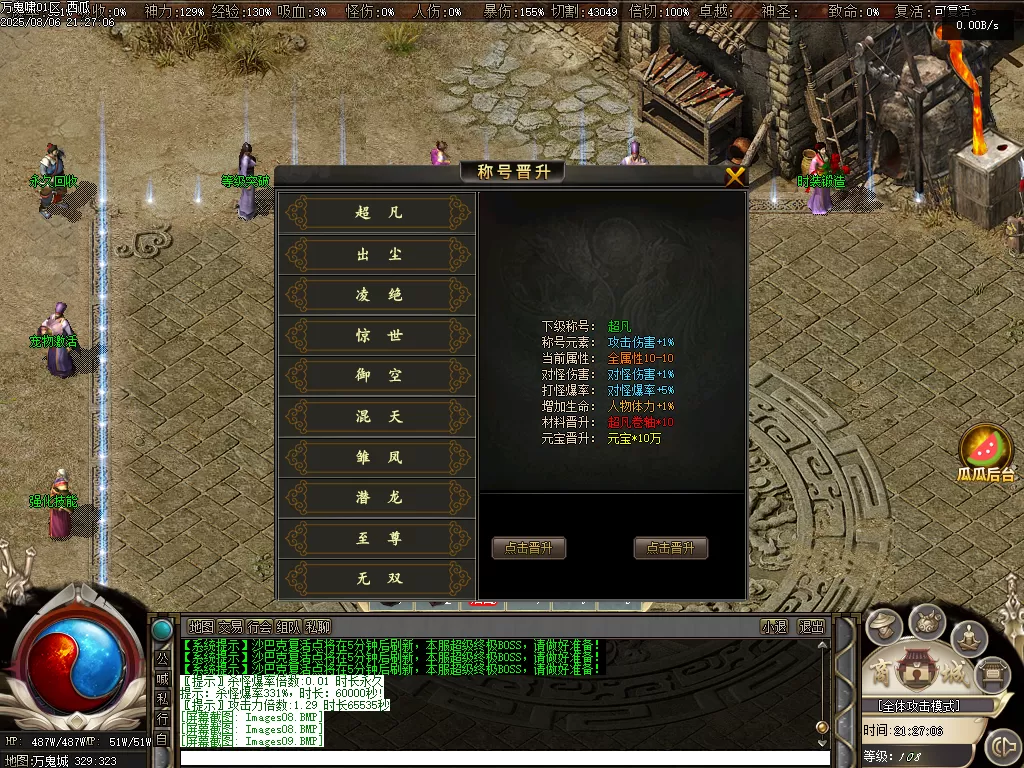The width and height of the screenshot is (1024, 768).
Task: Select the 超凡 title entry
Action: pos(377,213)
